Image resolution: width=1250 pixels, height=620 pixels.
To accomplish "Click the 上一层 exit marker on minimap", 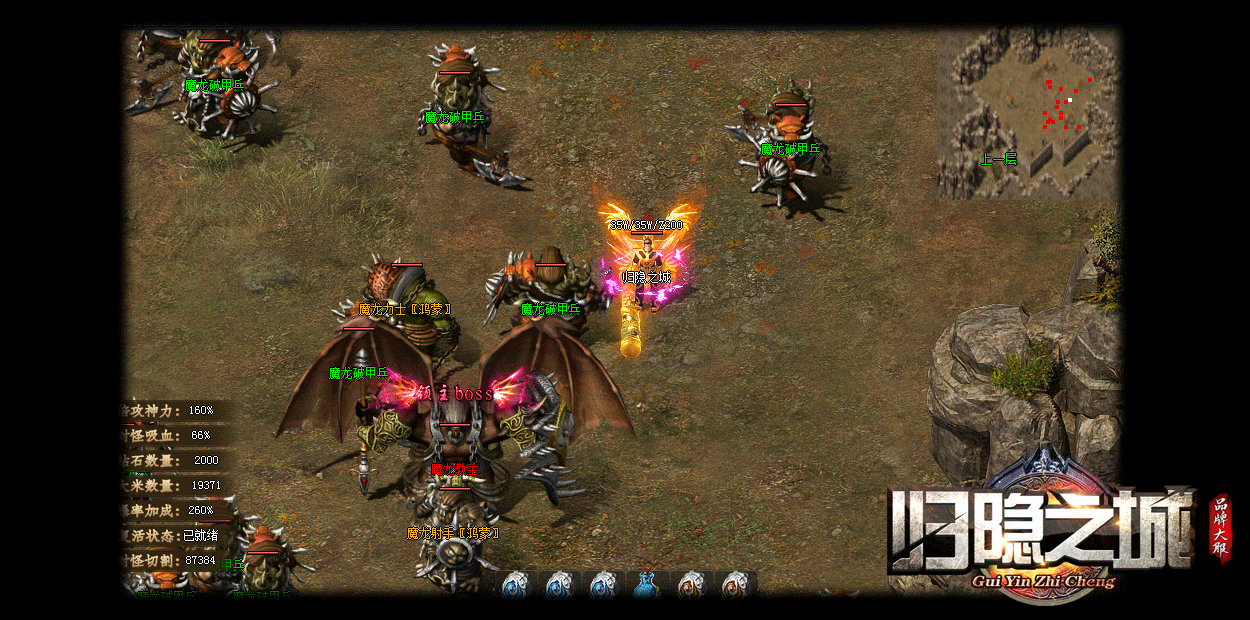I will tap(998, 159).
